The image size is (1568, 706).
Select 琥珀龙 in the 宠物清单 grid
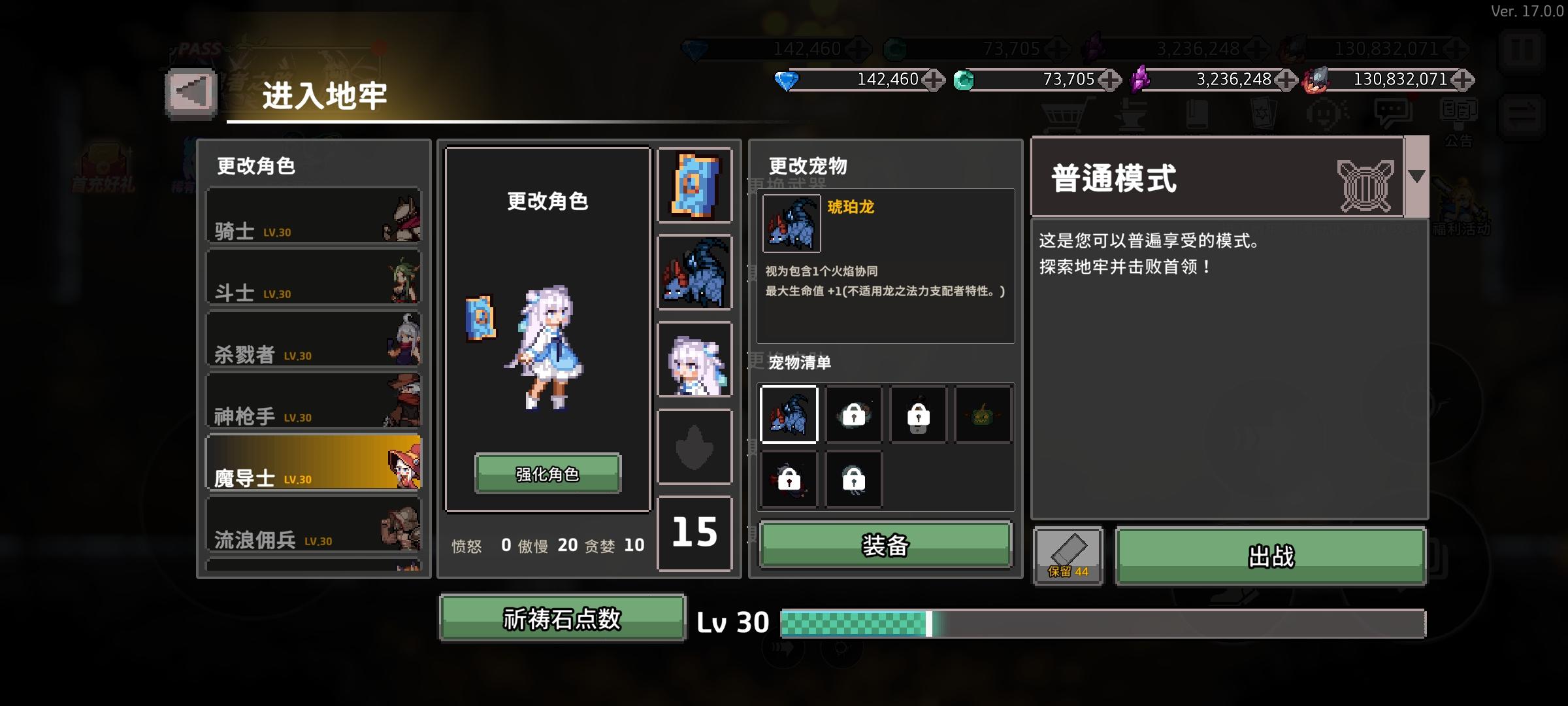(790, 415)
